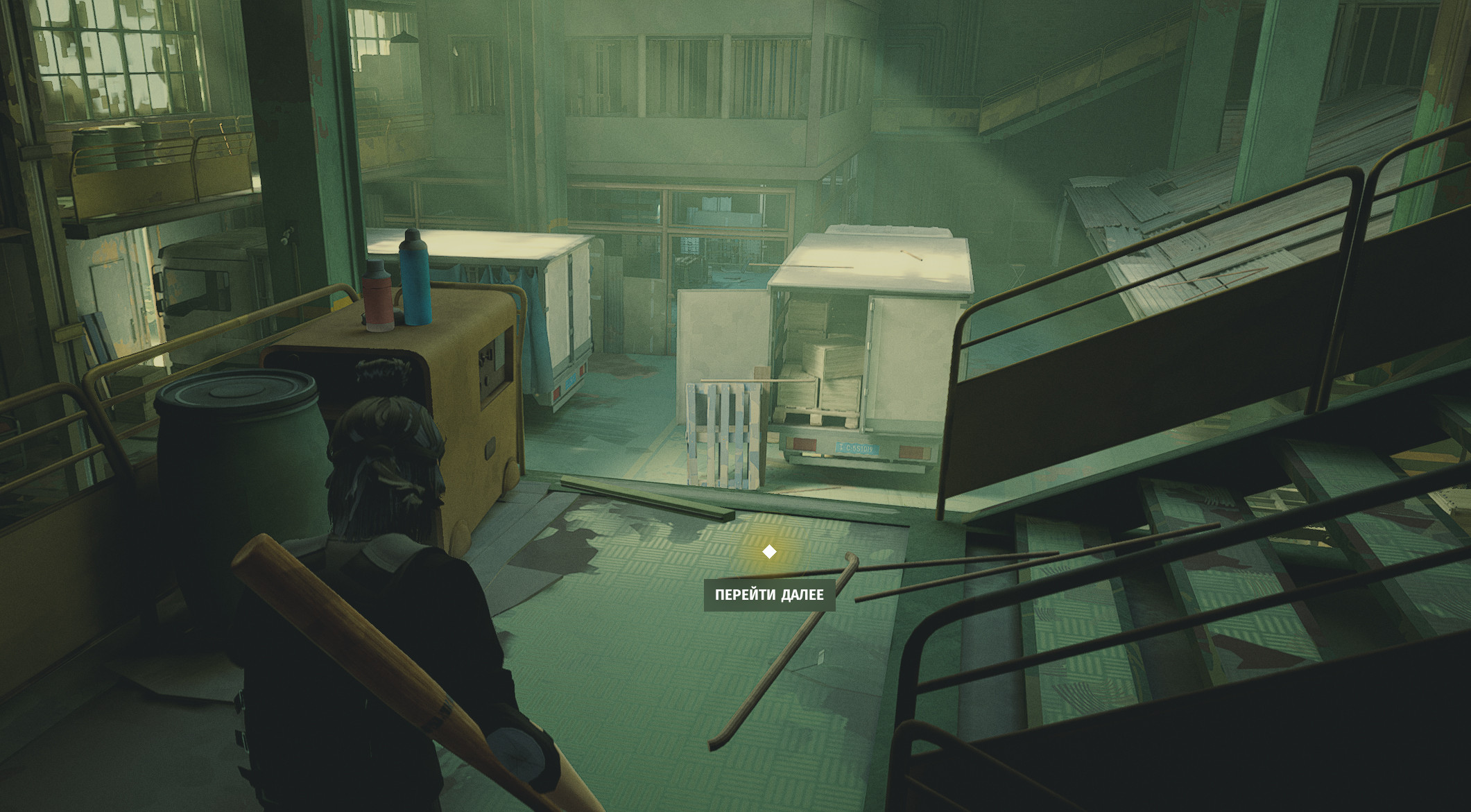1471x812 pixels.
Task: Click the white diamond interaction marker
Action: point(769,552)
